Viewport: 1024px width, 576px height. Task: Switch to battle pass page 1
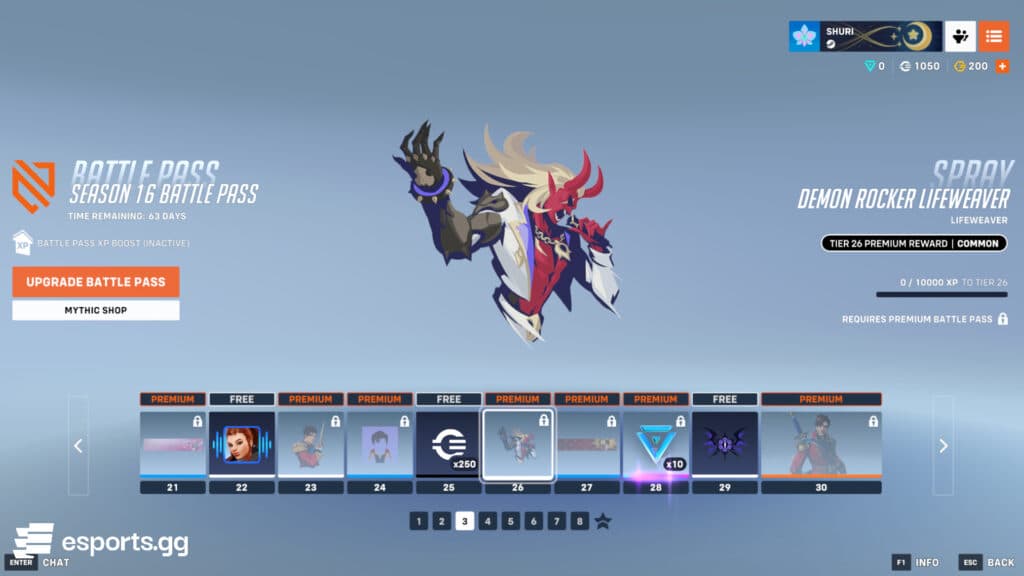[418, 521]
